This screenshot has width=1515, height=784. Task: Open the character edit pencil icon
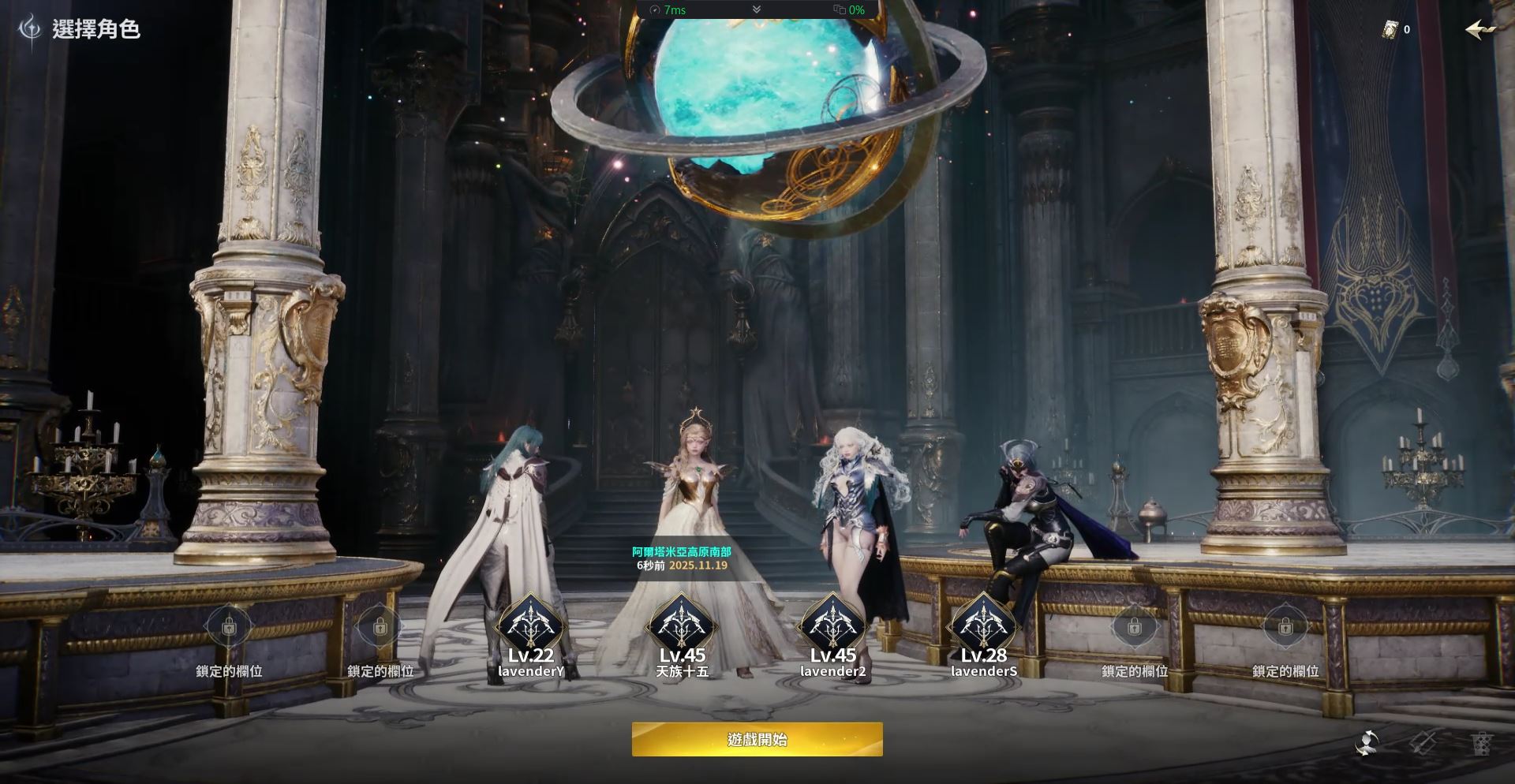click(1424, 743)
